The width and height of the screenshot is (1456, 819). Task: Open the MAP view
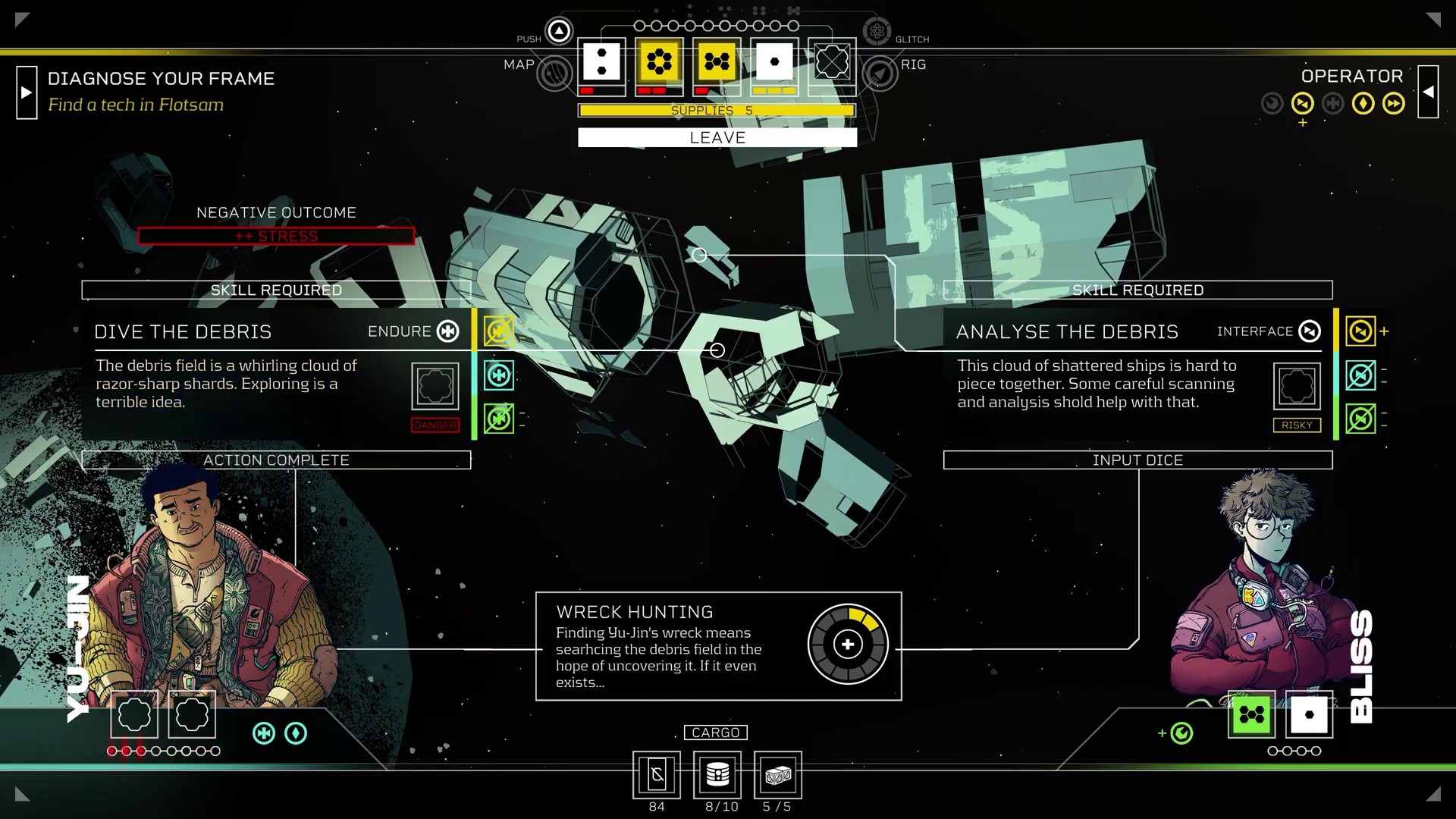tap(554, 74)
